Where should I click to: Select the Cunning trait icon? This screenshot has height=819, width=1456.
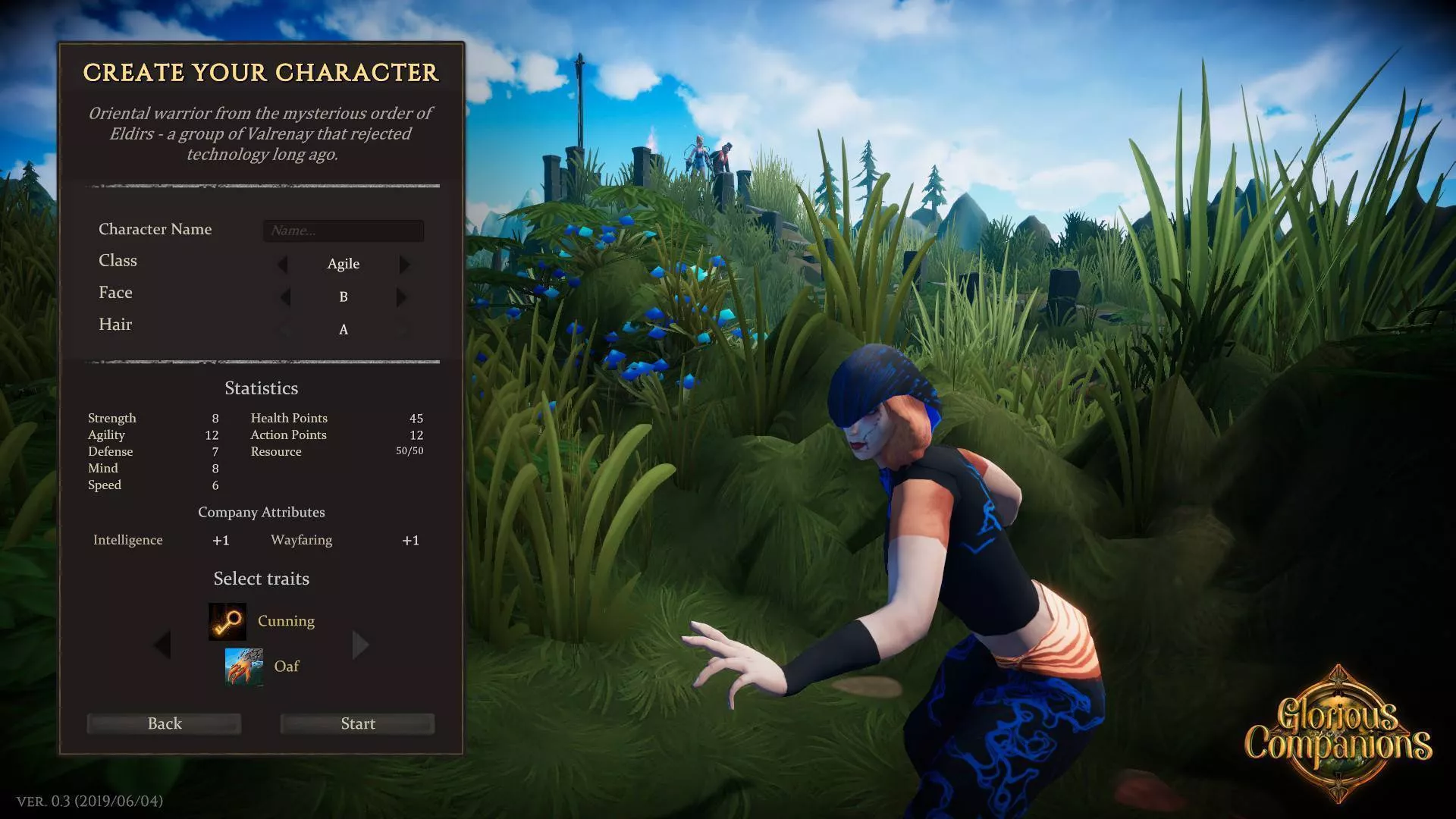pyautogui.click(x=227, y=622)
